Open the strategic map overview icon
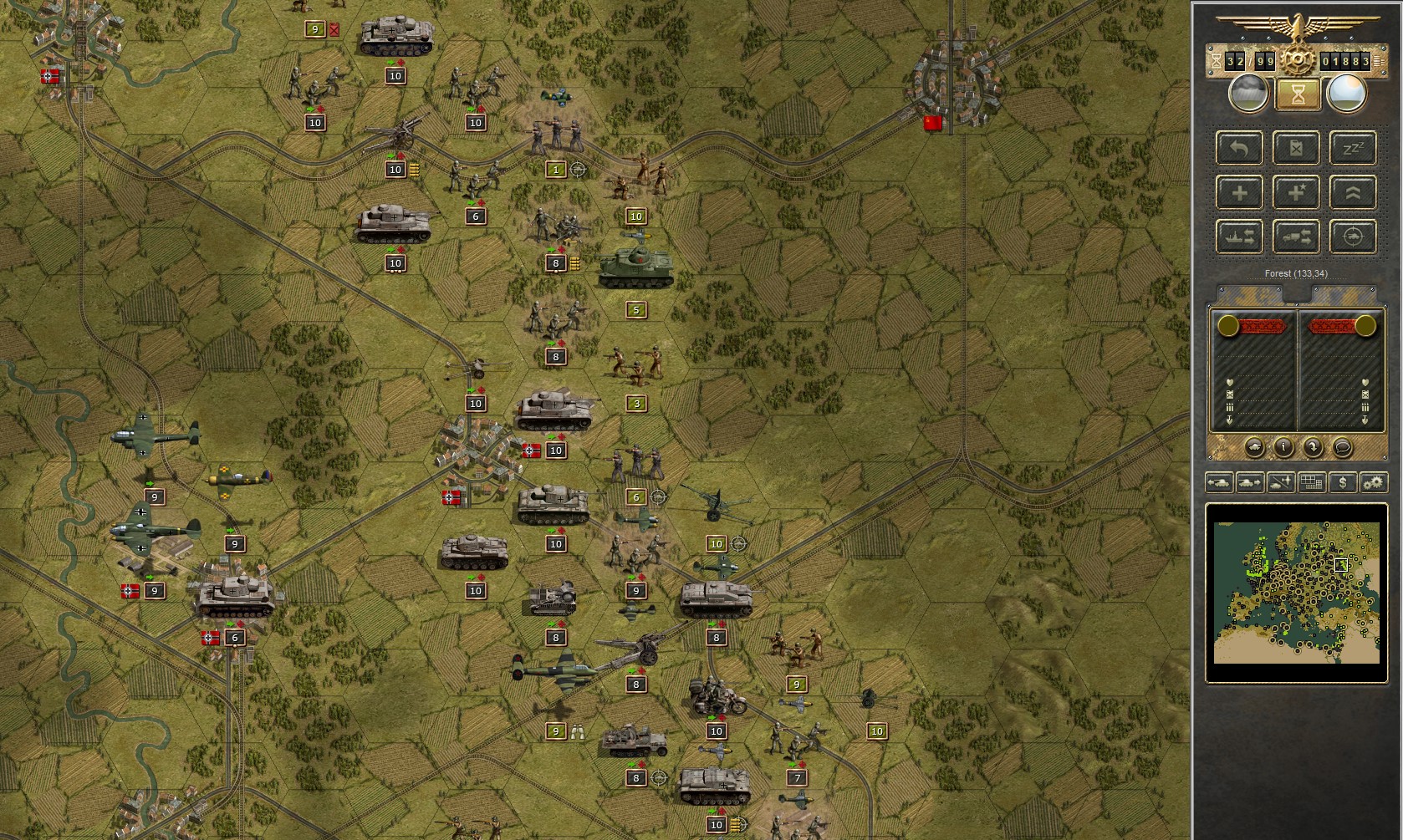This screenshot has width=1403, height=840. click(1311, 482)
